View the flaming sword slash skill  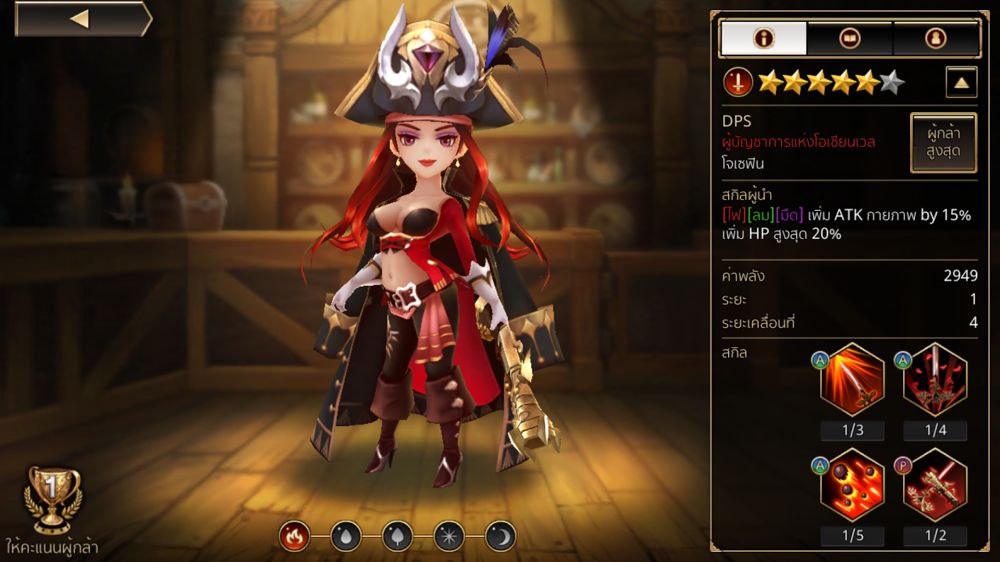[852, 379]
